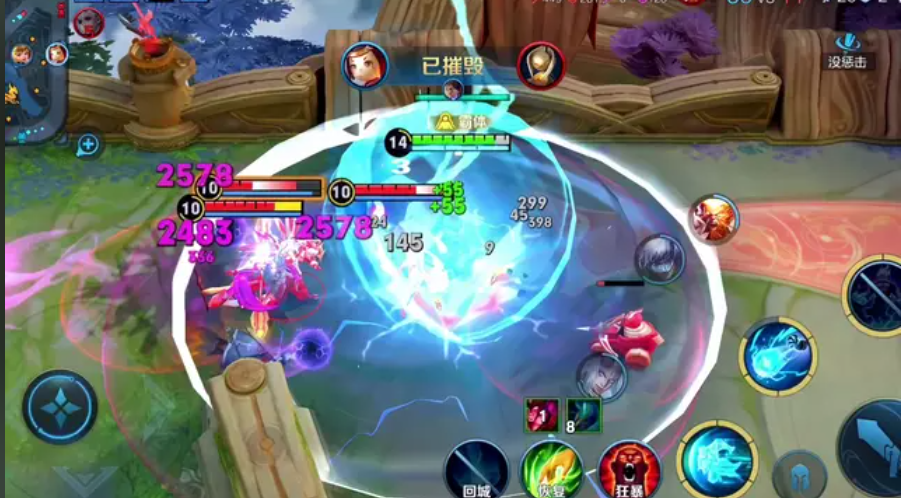
Task: Cast the glowing blue rune skill
Action: 716,458
